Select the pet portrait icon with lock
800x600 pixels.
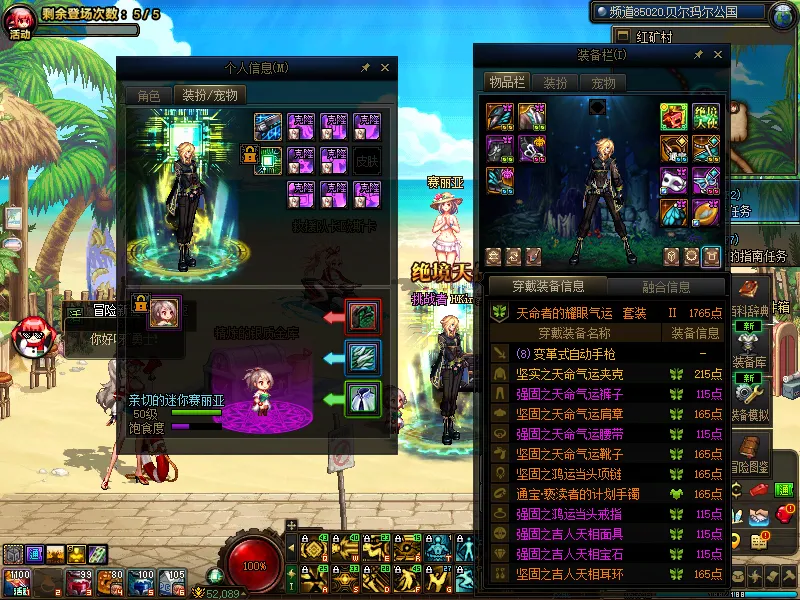click(164, 313)
